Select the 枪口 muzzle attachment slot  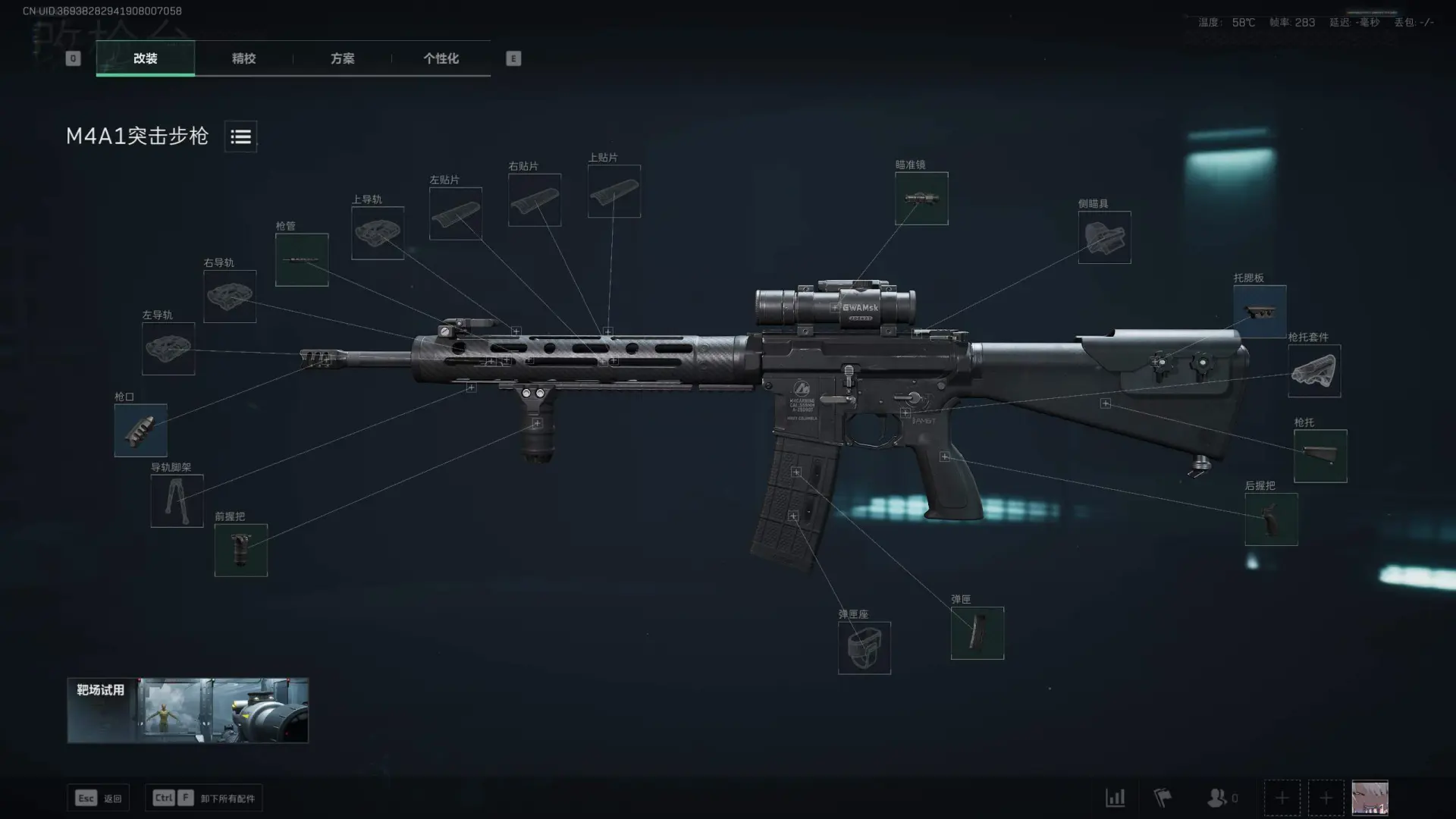pos(140,430)
